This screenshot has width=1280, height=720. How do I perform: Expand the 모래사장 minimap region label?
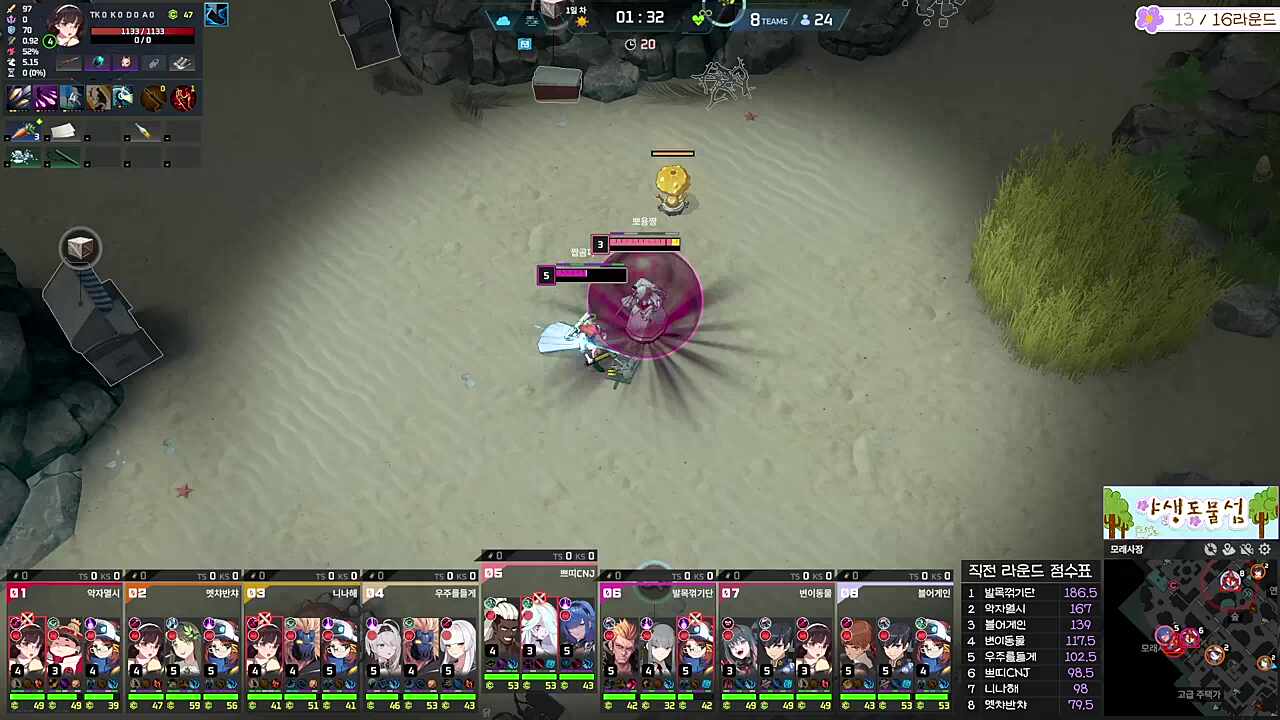[x=1125, y=549]
